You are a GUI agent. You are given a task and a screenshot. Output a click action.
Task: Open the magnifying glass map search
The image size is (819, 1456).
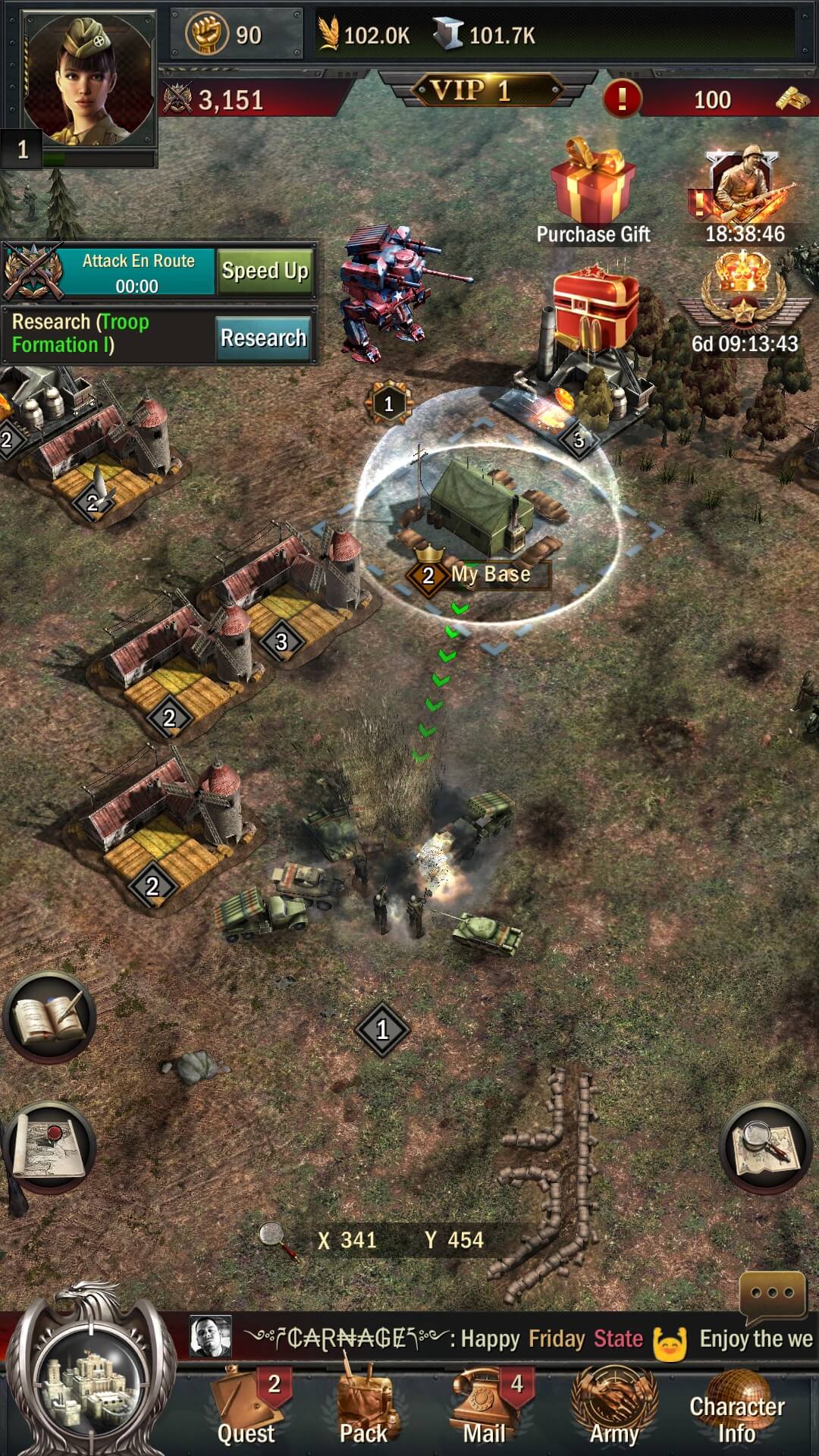(764, 1147)
